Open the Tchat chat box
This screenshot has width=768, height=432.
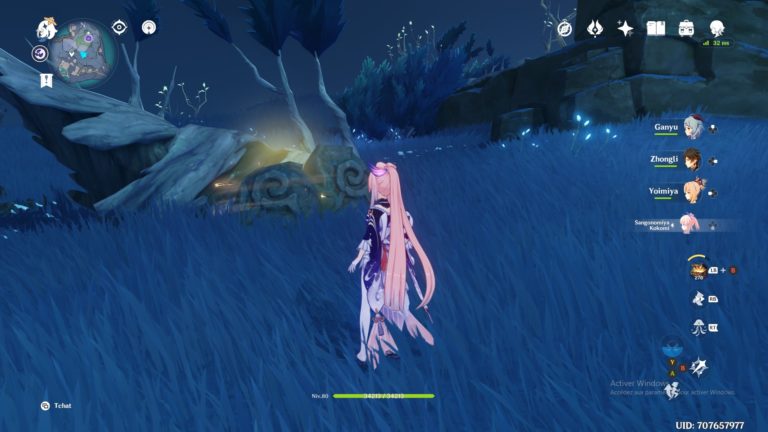(x=45, y=405)
